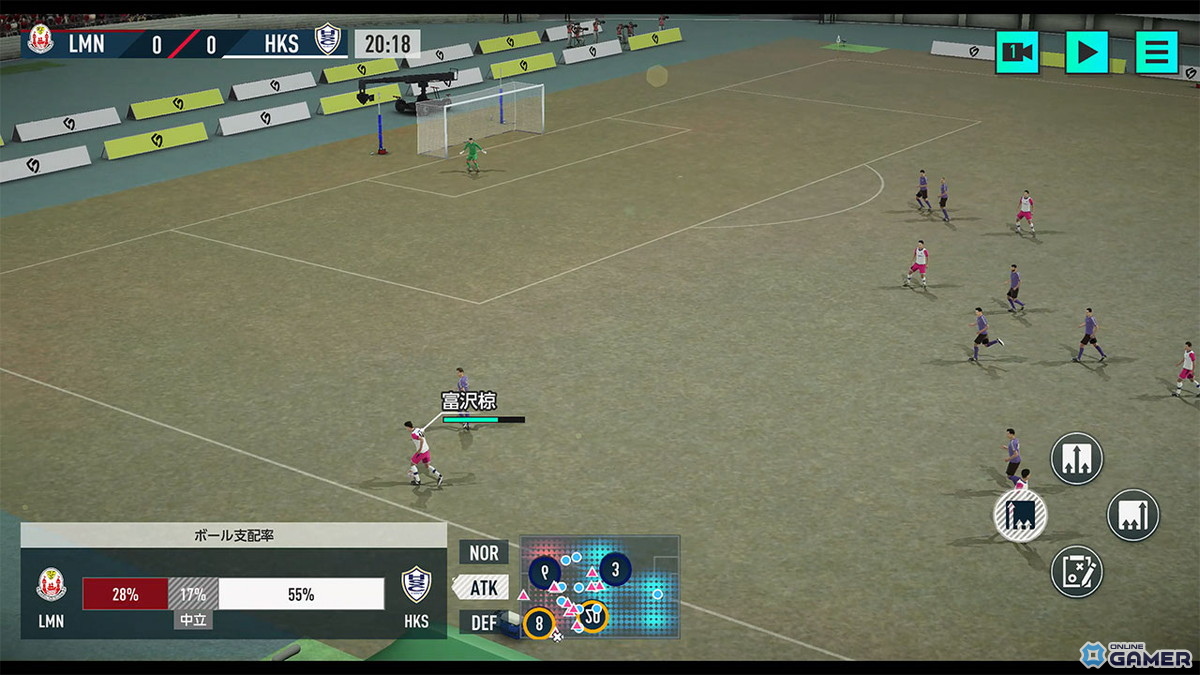Click the play speed triangle button

coord(1087,52)
